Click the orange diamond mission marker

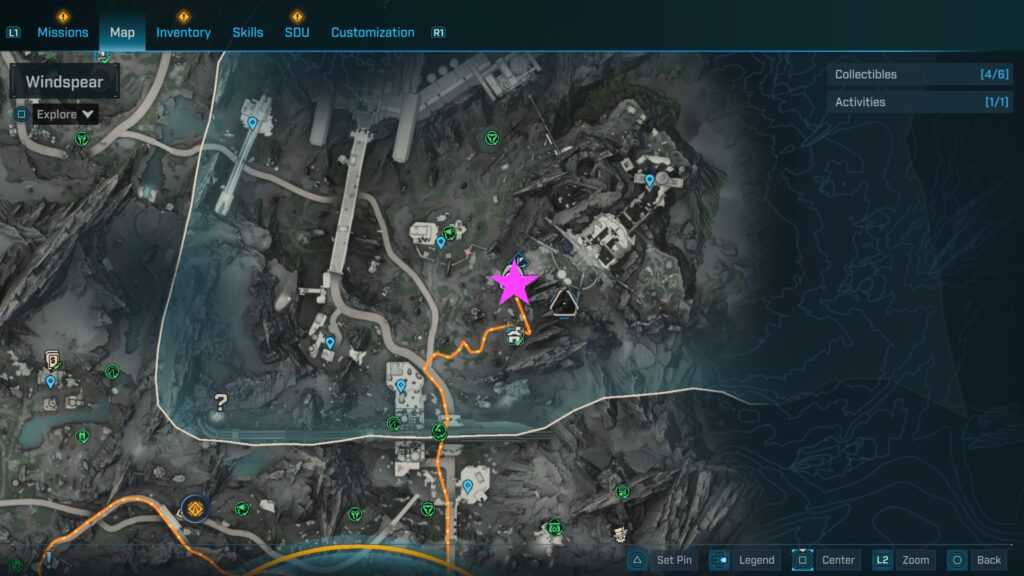tap(194, 507)
